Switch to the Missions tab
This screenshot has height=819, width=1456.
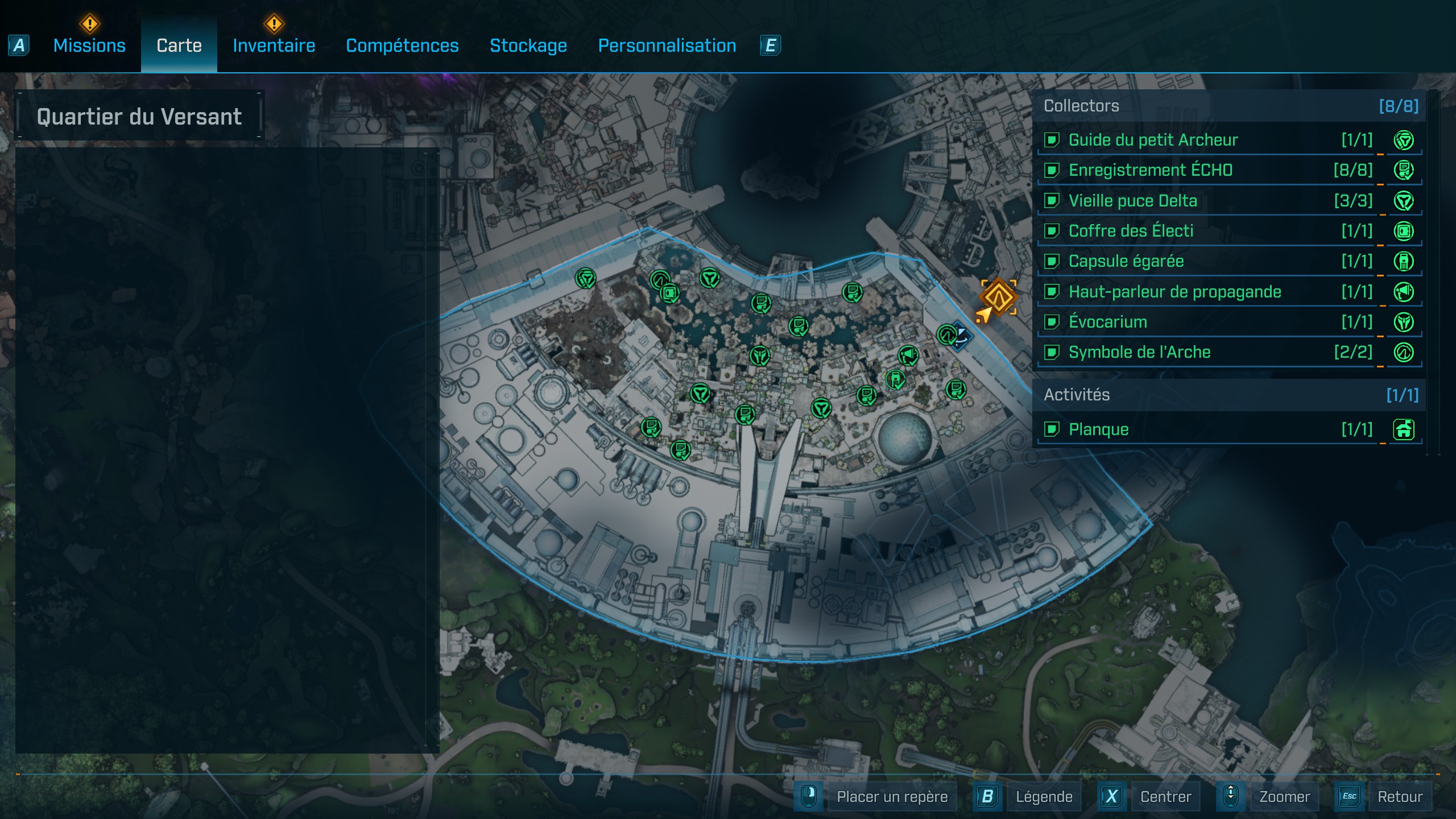(89, 45)
